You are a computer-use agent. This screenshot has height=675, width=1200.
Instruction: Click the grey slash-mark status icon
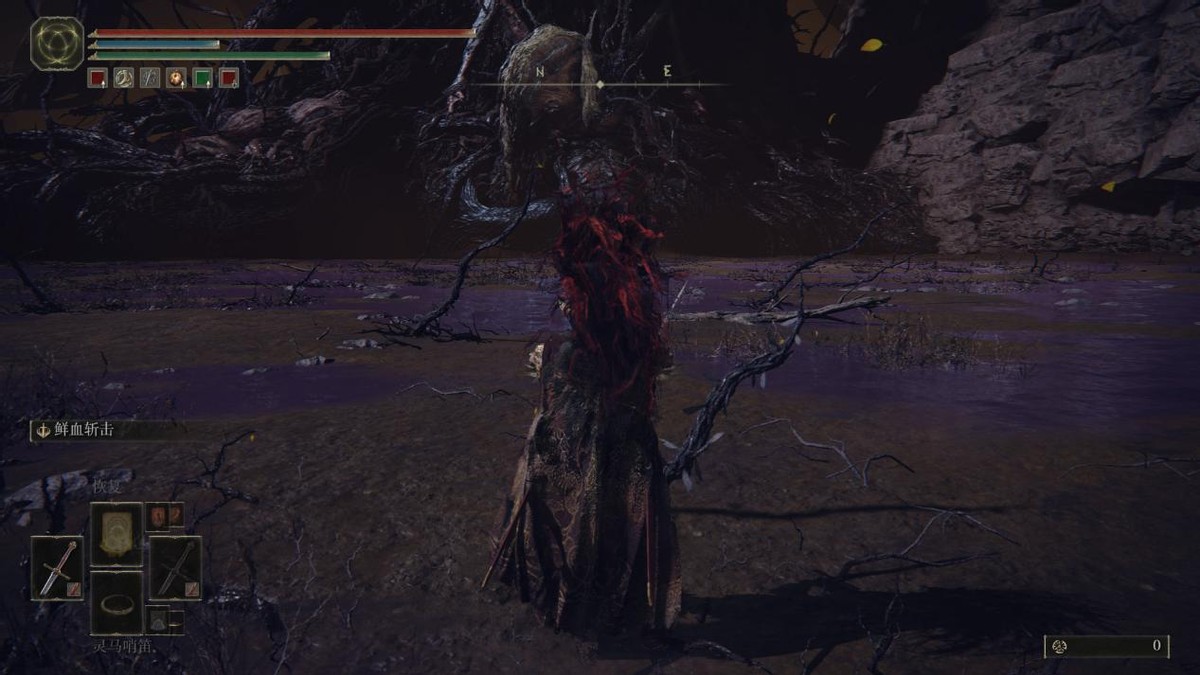[149, 78]
